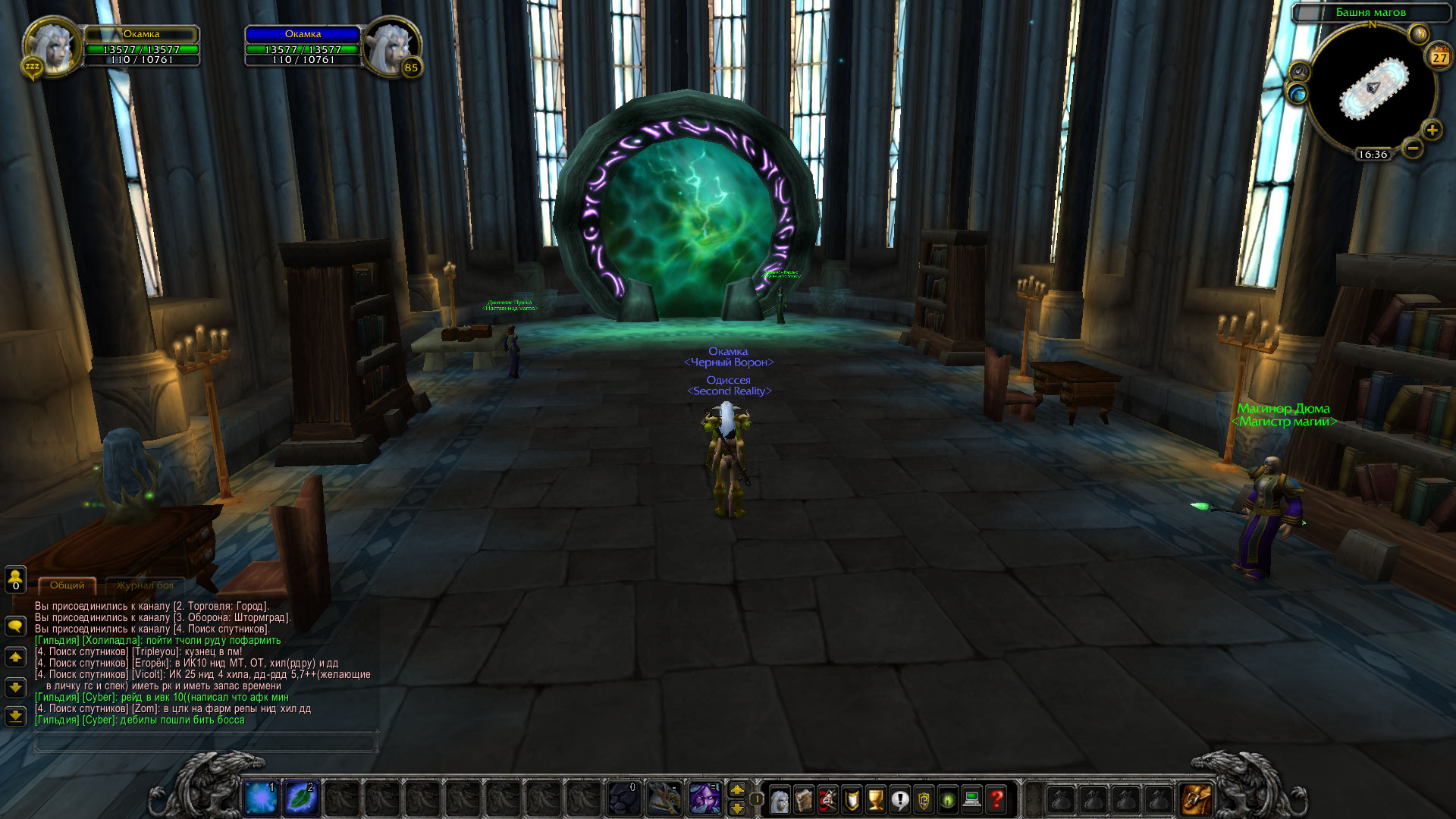This screenshot has width=1456, height=819.
Task: Switch to the Журнал боя chat tab
Action: pos(145,585)
